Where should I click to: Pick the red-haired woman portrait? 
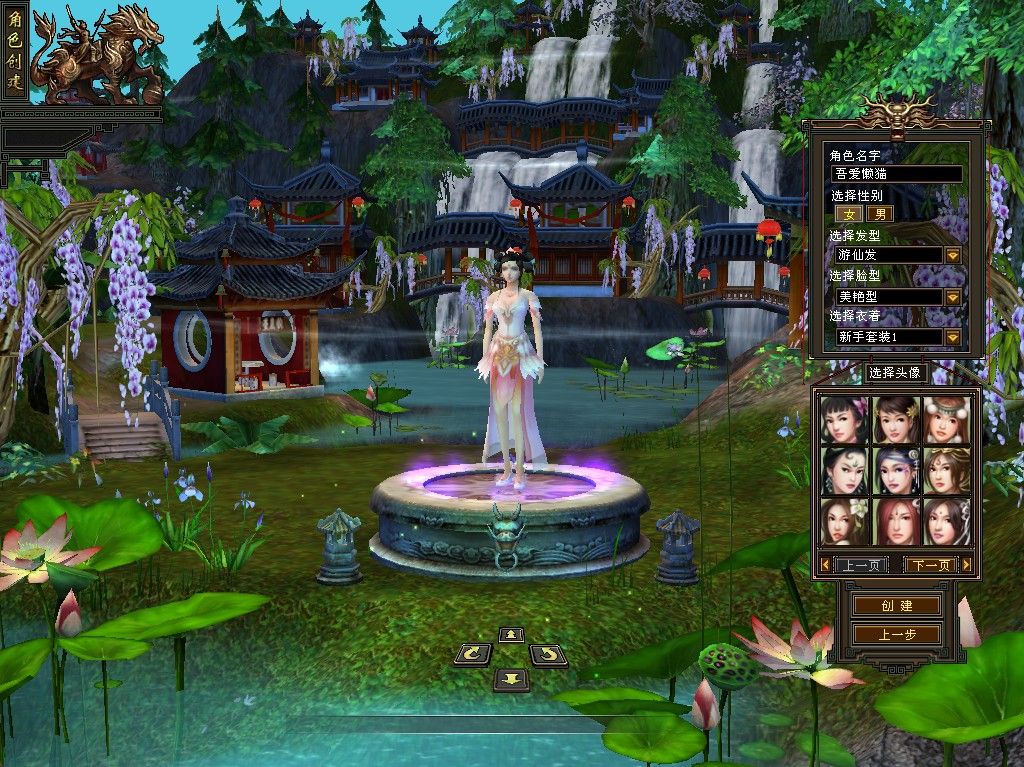895,521
